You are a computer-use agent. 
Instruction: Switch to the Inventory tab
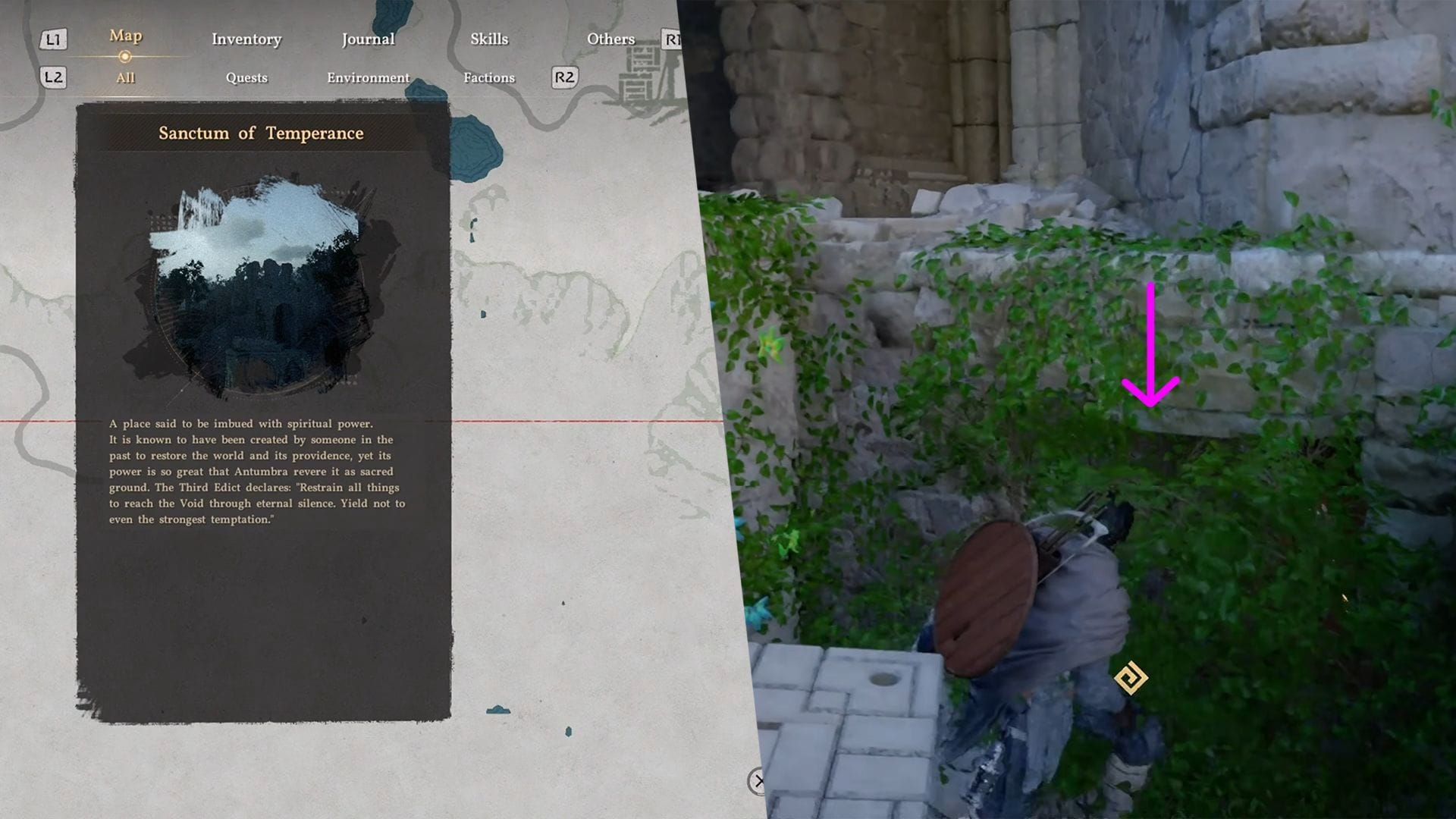[246, 39]
